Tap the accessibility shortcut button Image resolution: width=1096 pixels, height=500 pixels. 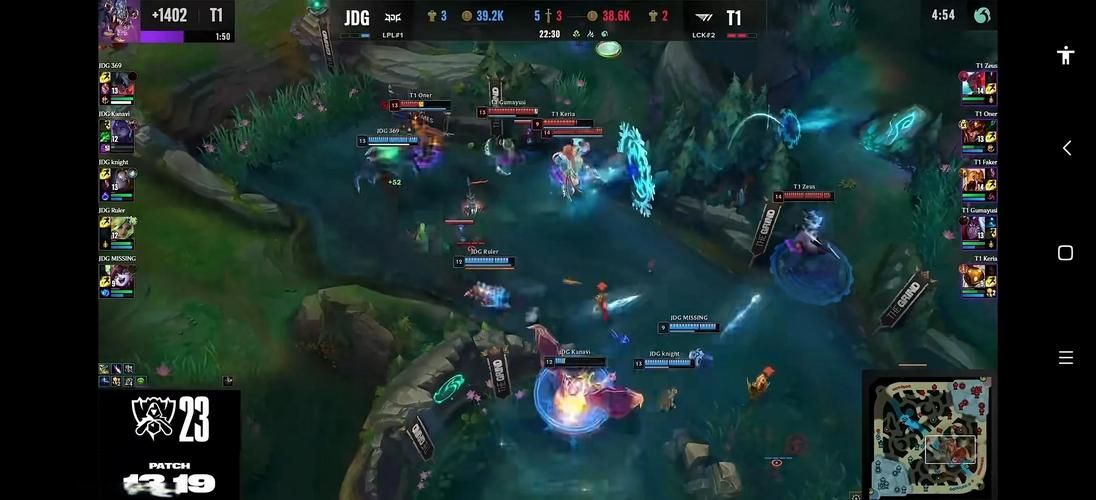point(1065,55)
